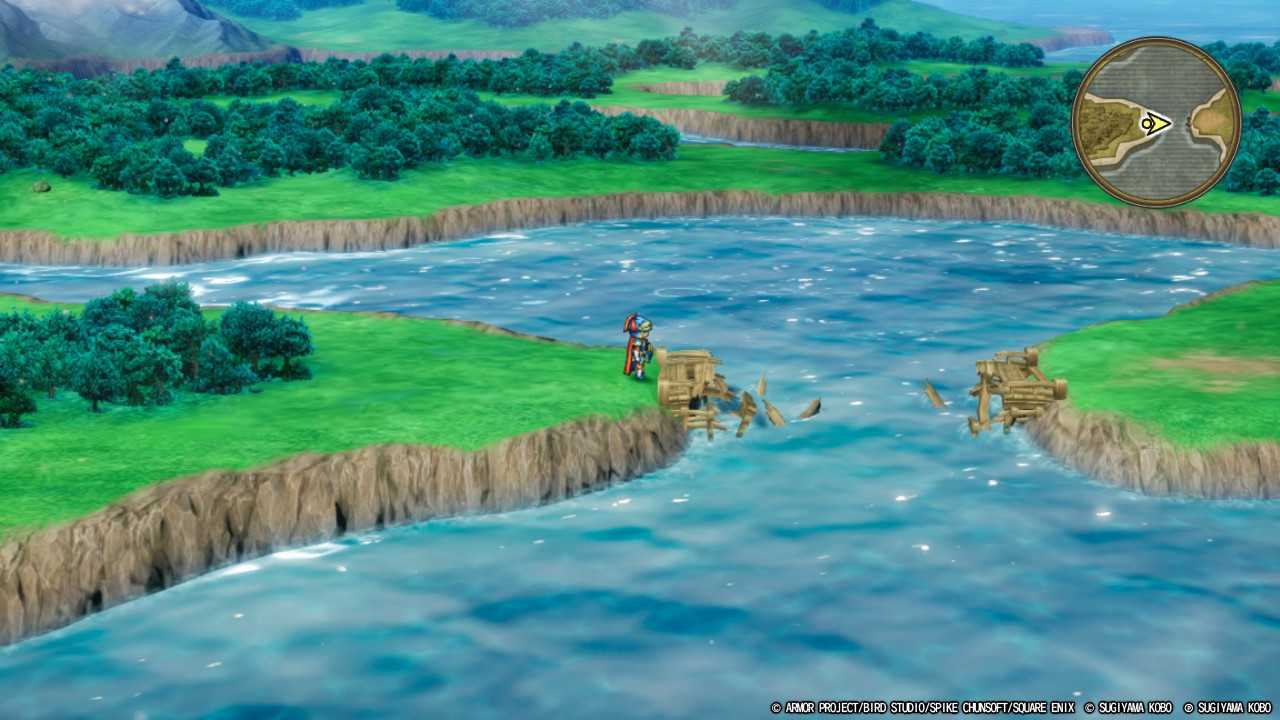
Task: Select the ARMOR PROJECT/BIRD STUDIO copyright text
Action: 850,710
